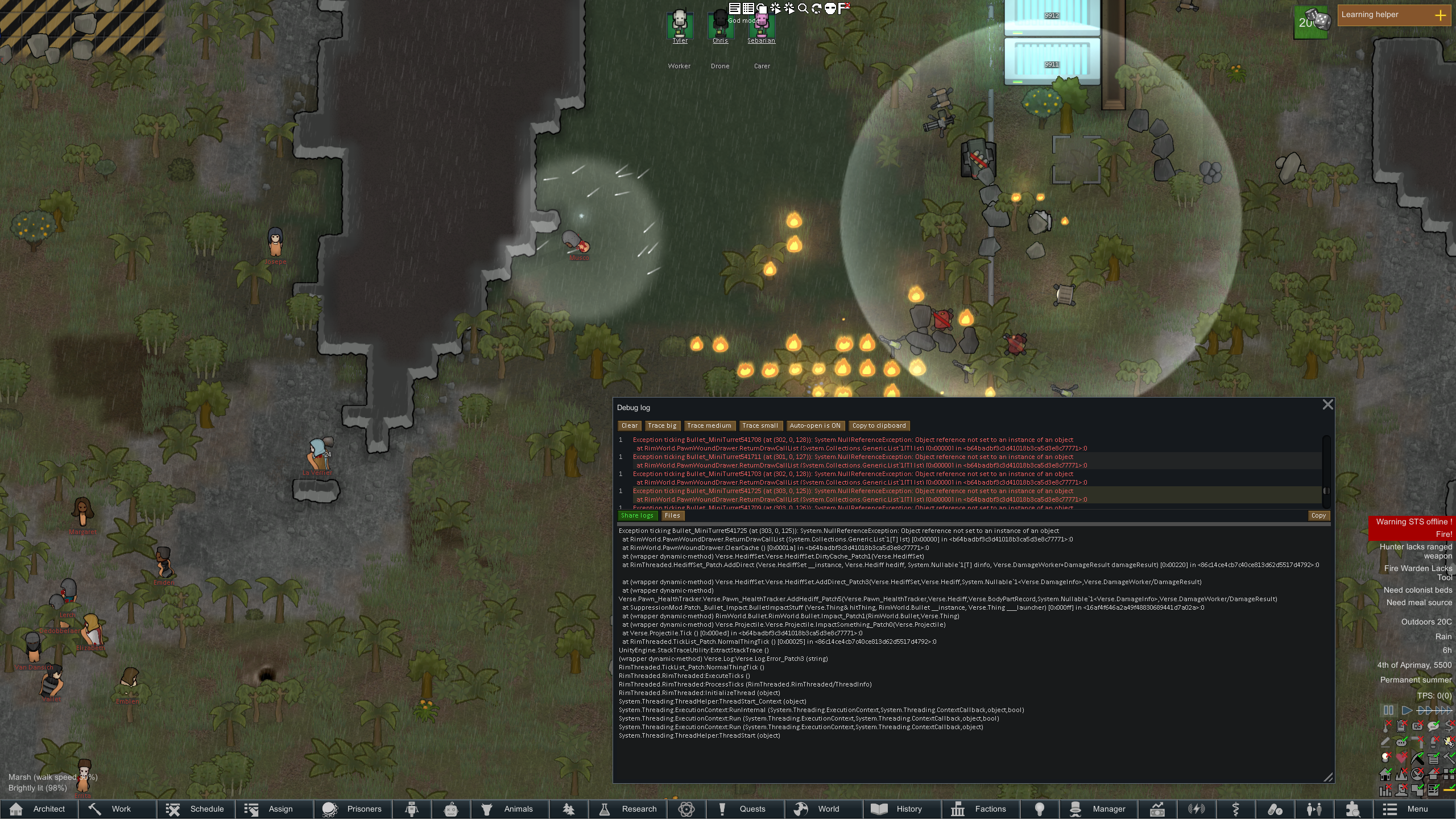Switch to Trace small
Image resolution: width=1456 pixels, height=819 pixels.
[760, 425]
